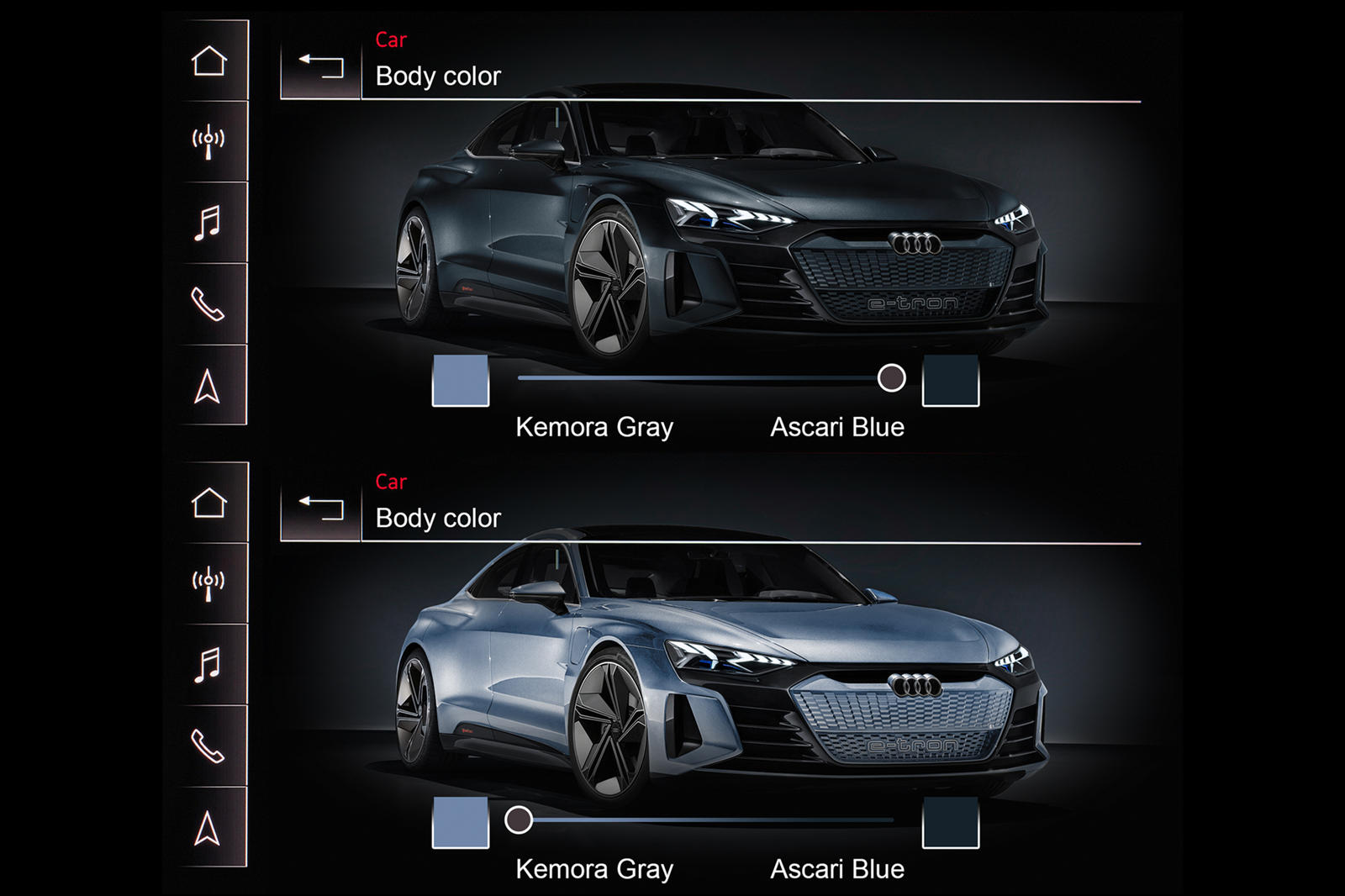This screenshot has height=896, width=1345.
Task: Open Home in the upper dark-car screen
Action: click(x=208, y=61)
